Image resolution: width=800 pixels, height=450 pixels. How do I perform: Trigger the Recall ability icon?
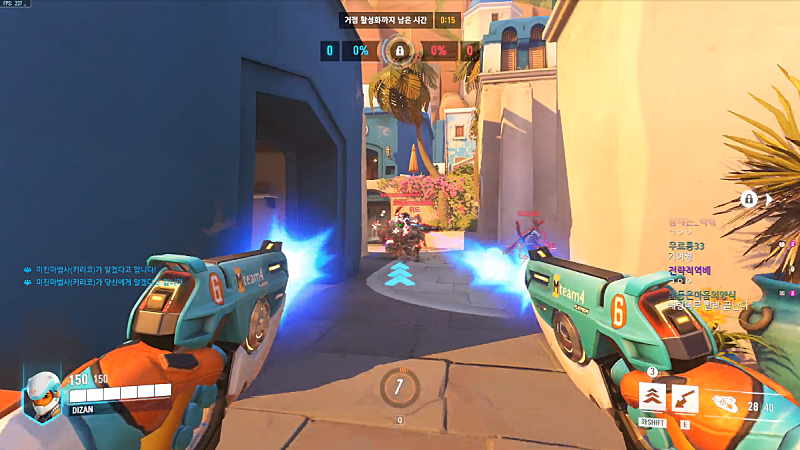pyautogui.click(x=685, y=398)
